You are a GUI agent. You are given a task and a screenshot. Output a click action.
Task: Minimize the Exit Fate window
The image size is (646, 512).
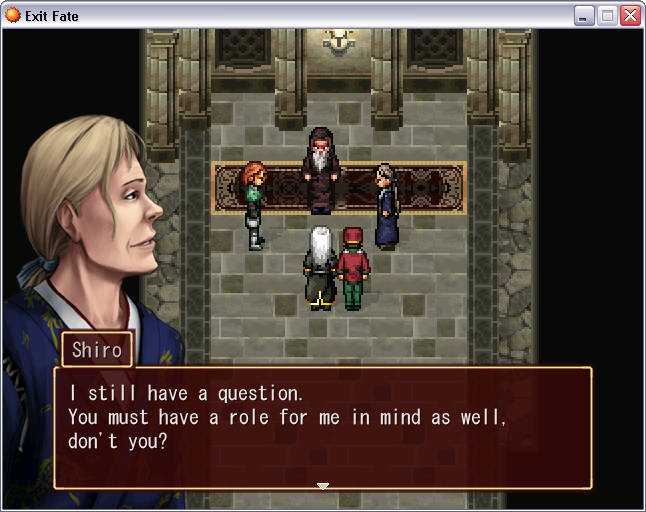[x=584, y=15]
